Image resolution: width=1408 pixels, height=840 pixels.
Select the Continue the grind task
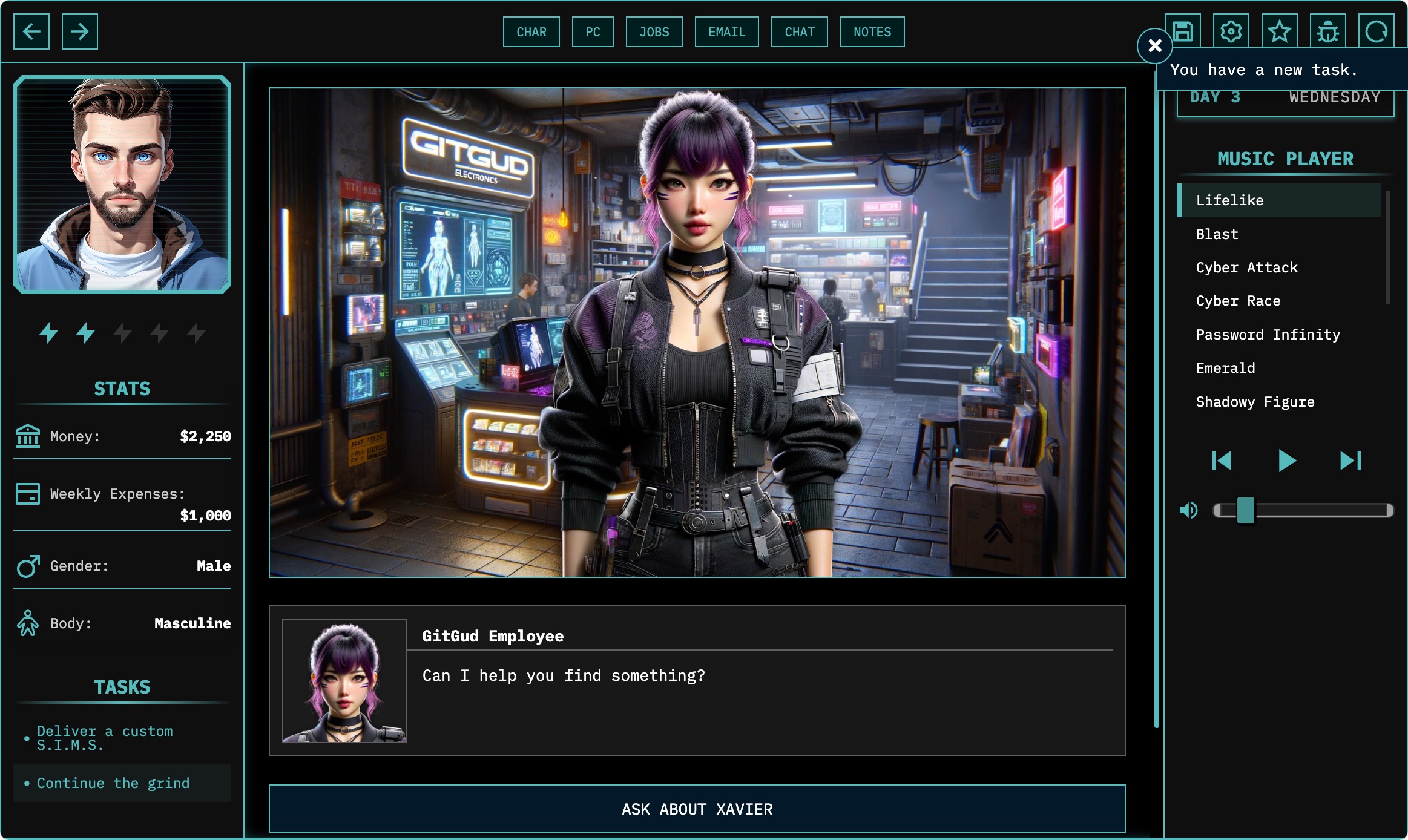click(x=113, y=783)
